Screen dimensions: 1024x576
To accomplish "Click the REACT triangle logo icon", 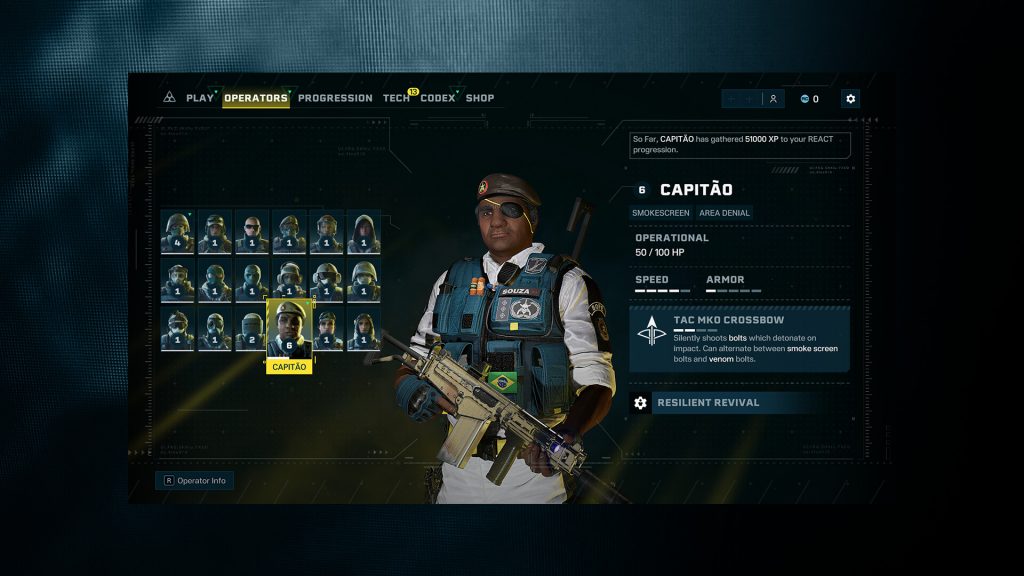I will pos(169,98).
